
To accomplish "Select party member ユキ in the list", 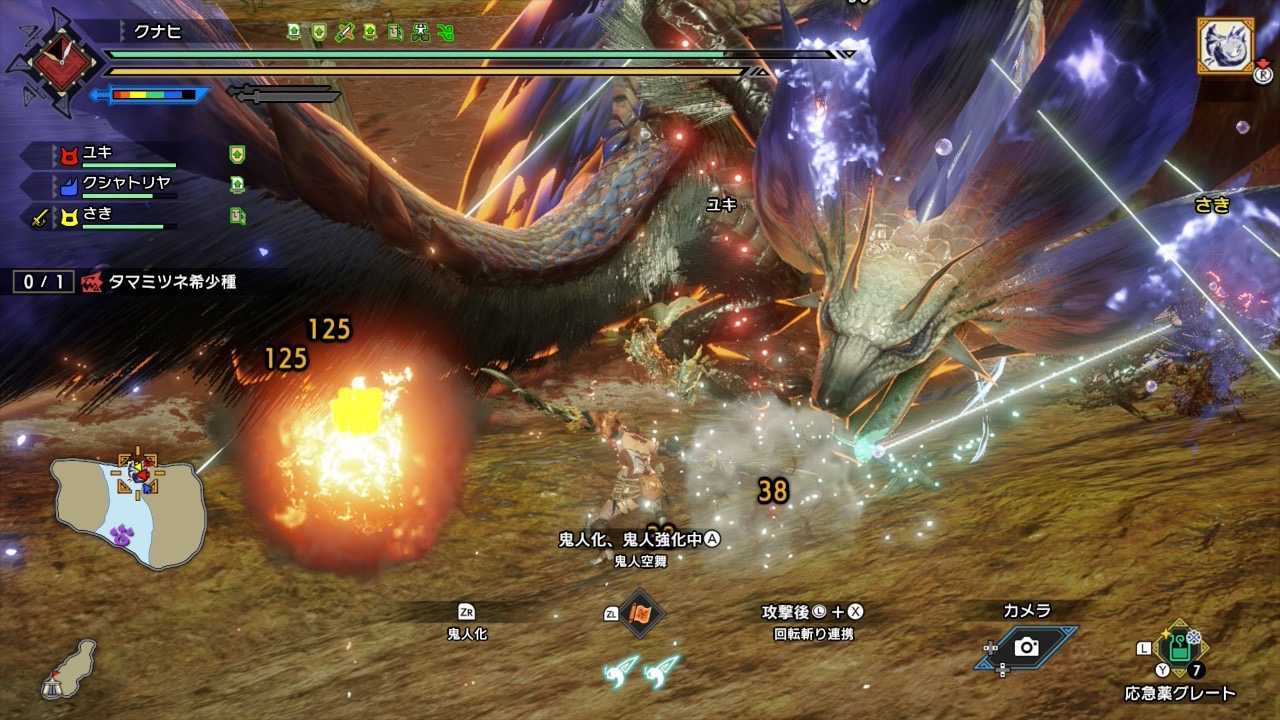I will [98, 154].
